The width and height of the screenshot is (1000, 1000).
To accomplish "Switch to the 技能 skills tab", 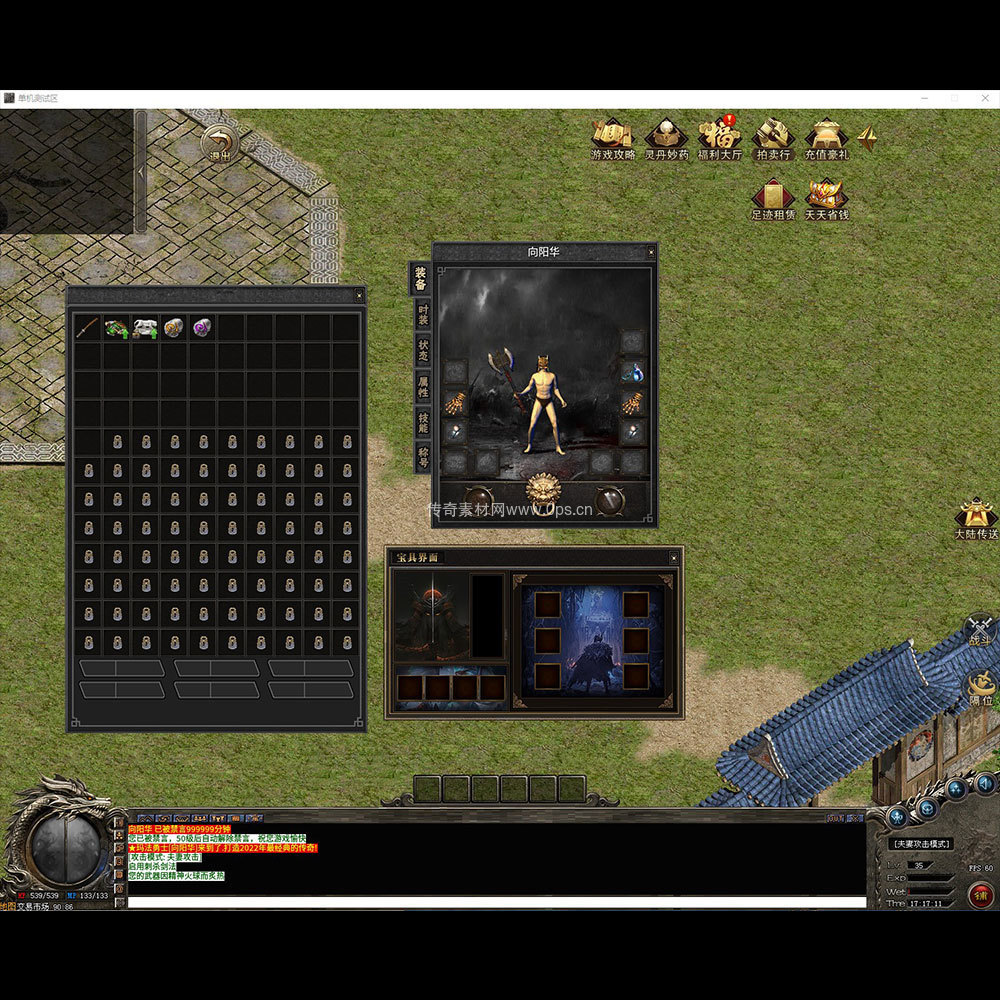I will (x=423, y=422).
